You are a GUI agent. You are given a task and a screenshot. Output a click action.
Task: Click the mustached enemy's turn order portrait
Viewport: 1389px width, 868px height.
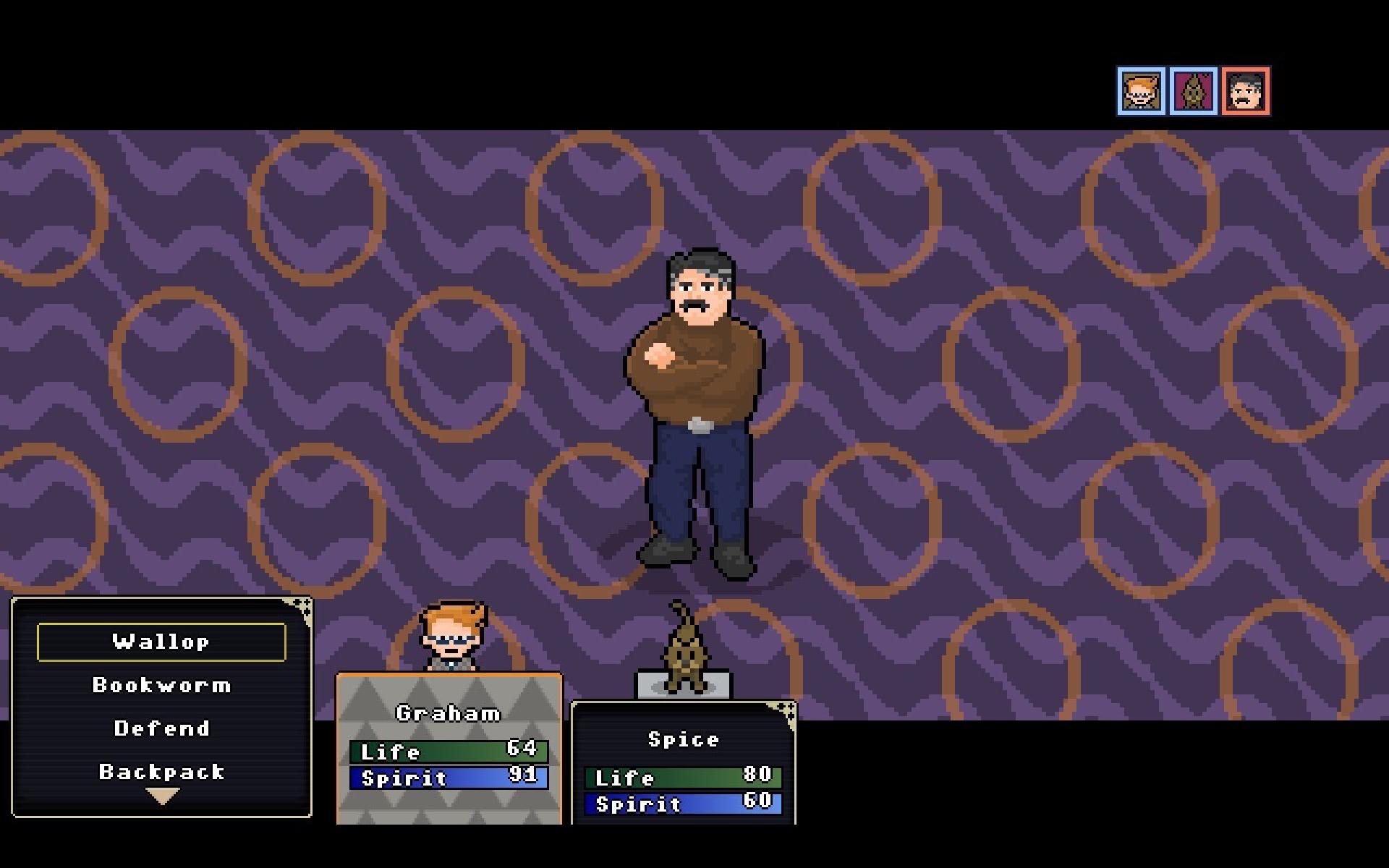pyautogui.click(x=1246, y=92)
